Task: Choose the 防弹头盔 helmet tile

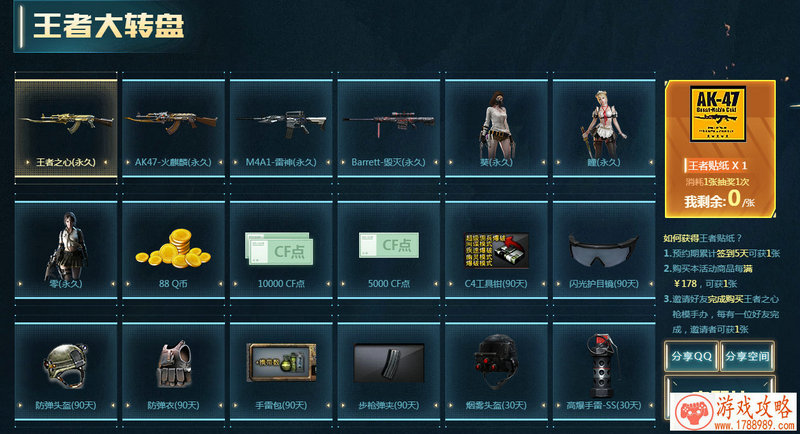Action: pos(65,368)
